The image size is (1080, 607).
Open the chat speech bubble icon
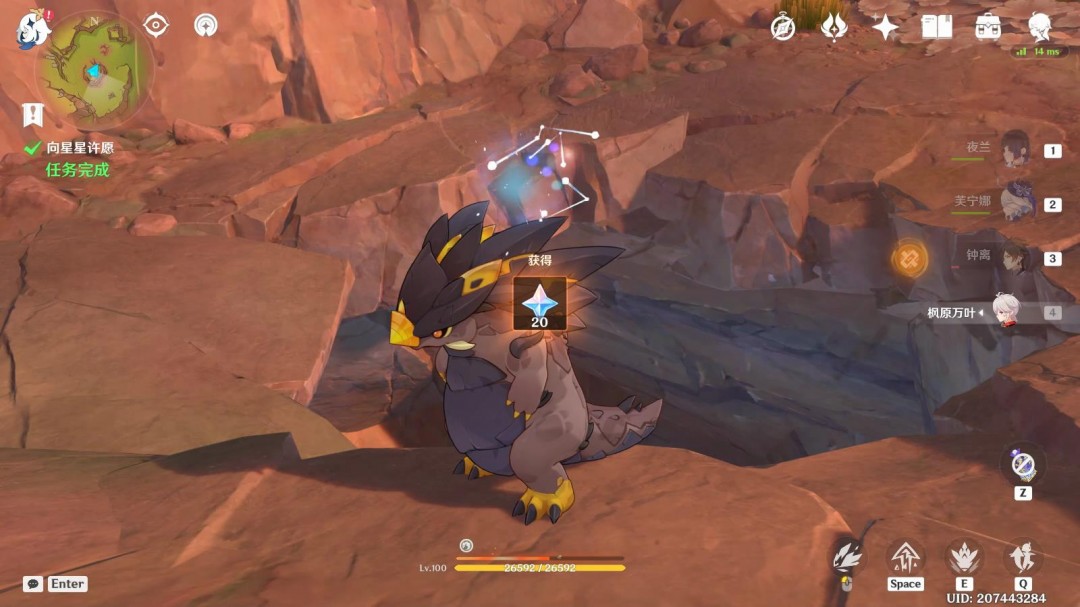point(33,584)
